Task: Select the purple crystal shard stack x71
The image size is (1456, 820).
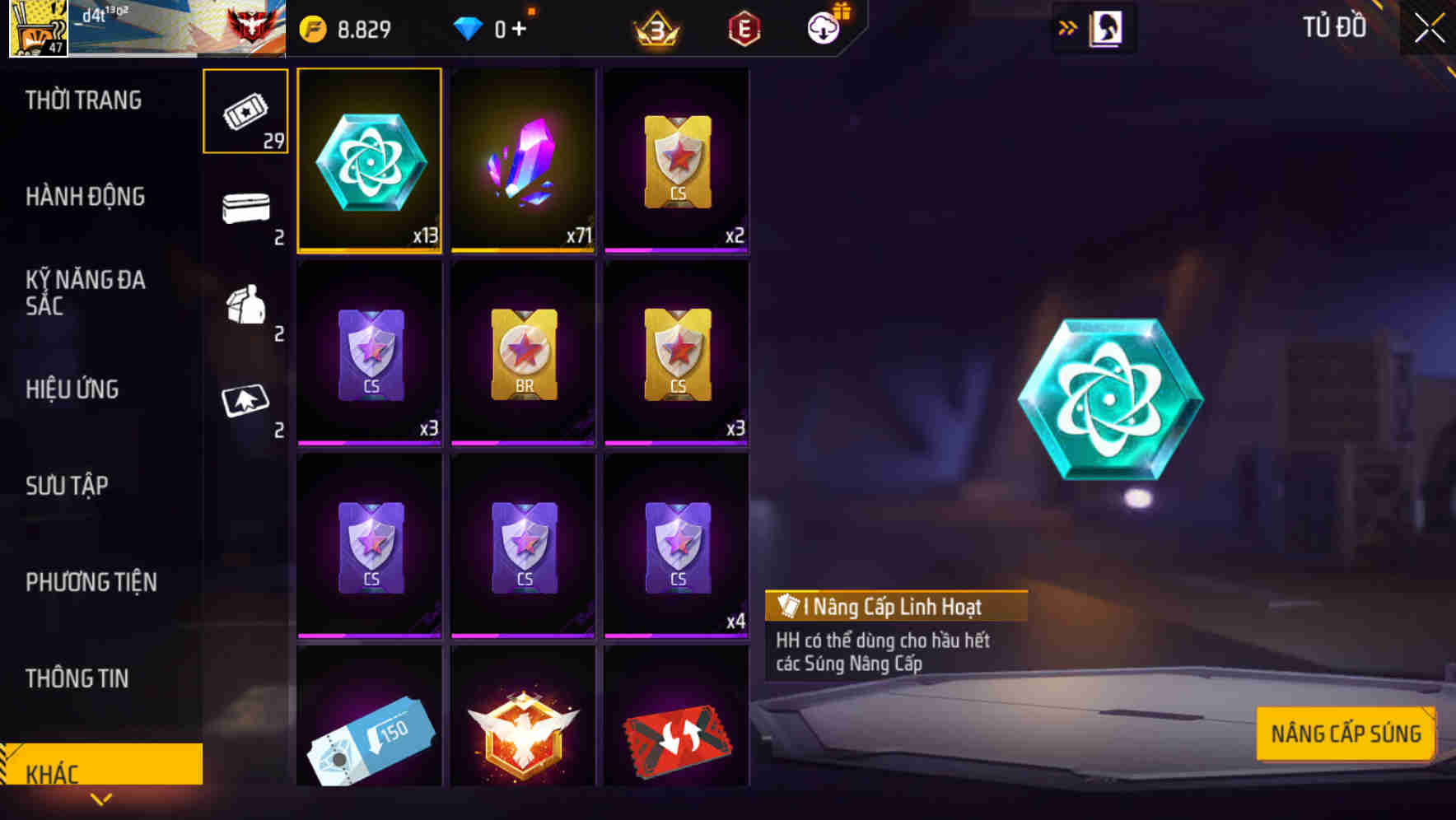Action: pyautogui.click(x=523, y=160)
